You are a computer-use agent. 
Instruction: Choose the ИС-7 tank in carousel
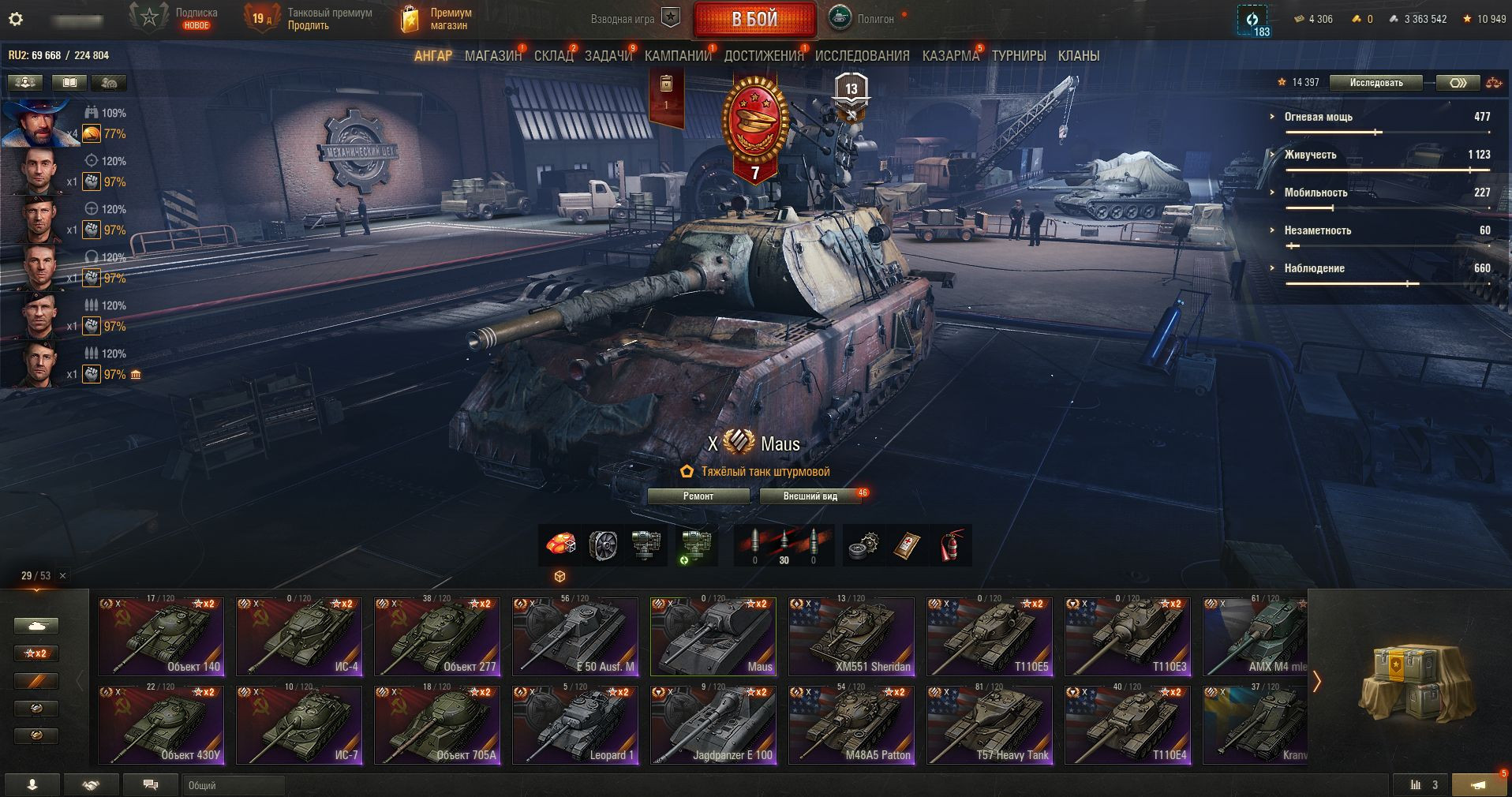pyautogui.click(x=299, y=725)
